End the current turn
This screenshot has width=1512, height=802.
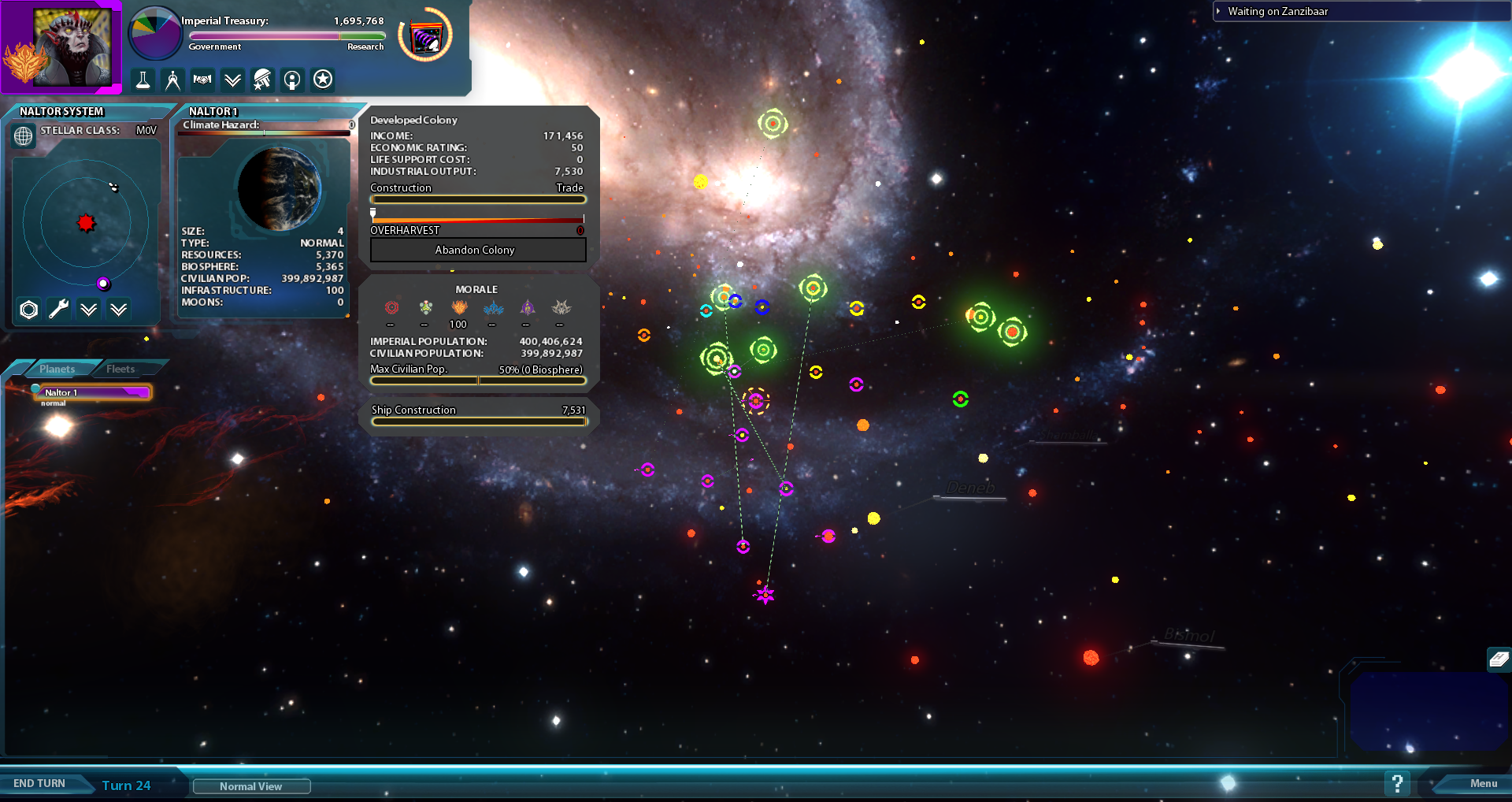point(39,783)
